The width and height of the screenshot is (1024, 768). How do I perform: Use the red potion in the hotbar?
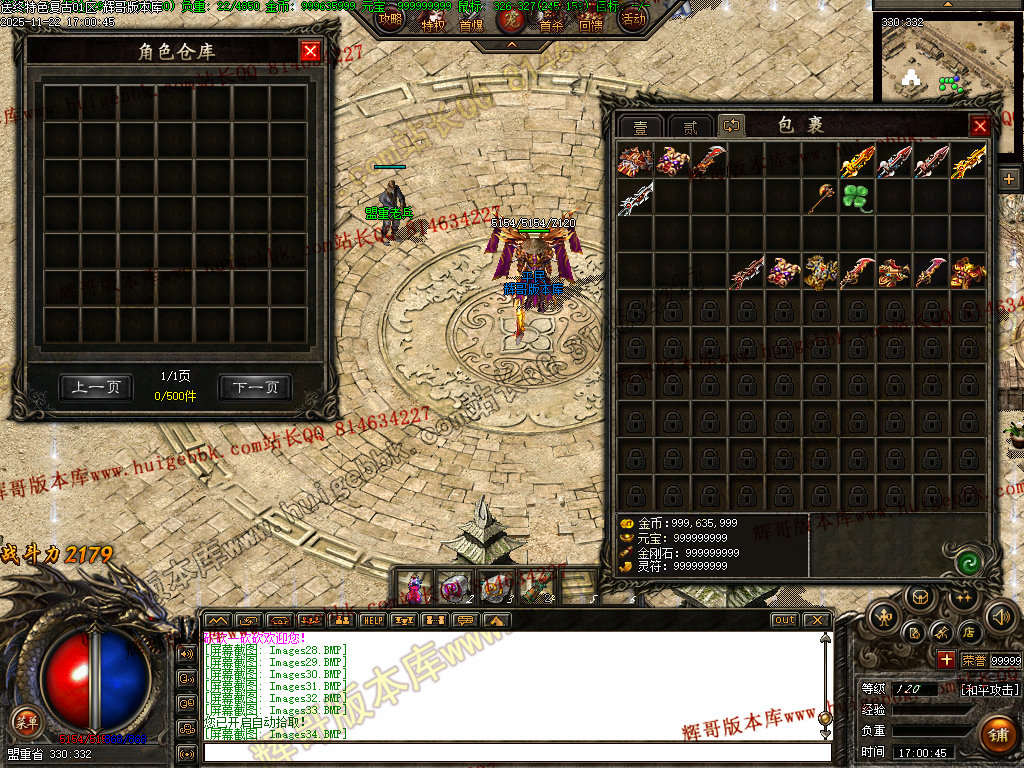(x=415, y=587)
